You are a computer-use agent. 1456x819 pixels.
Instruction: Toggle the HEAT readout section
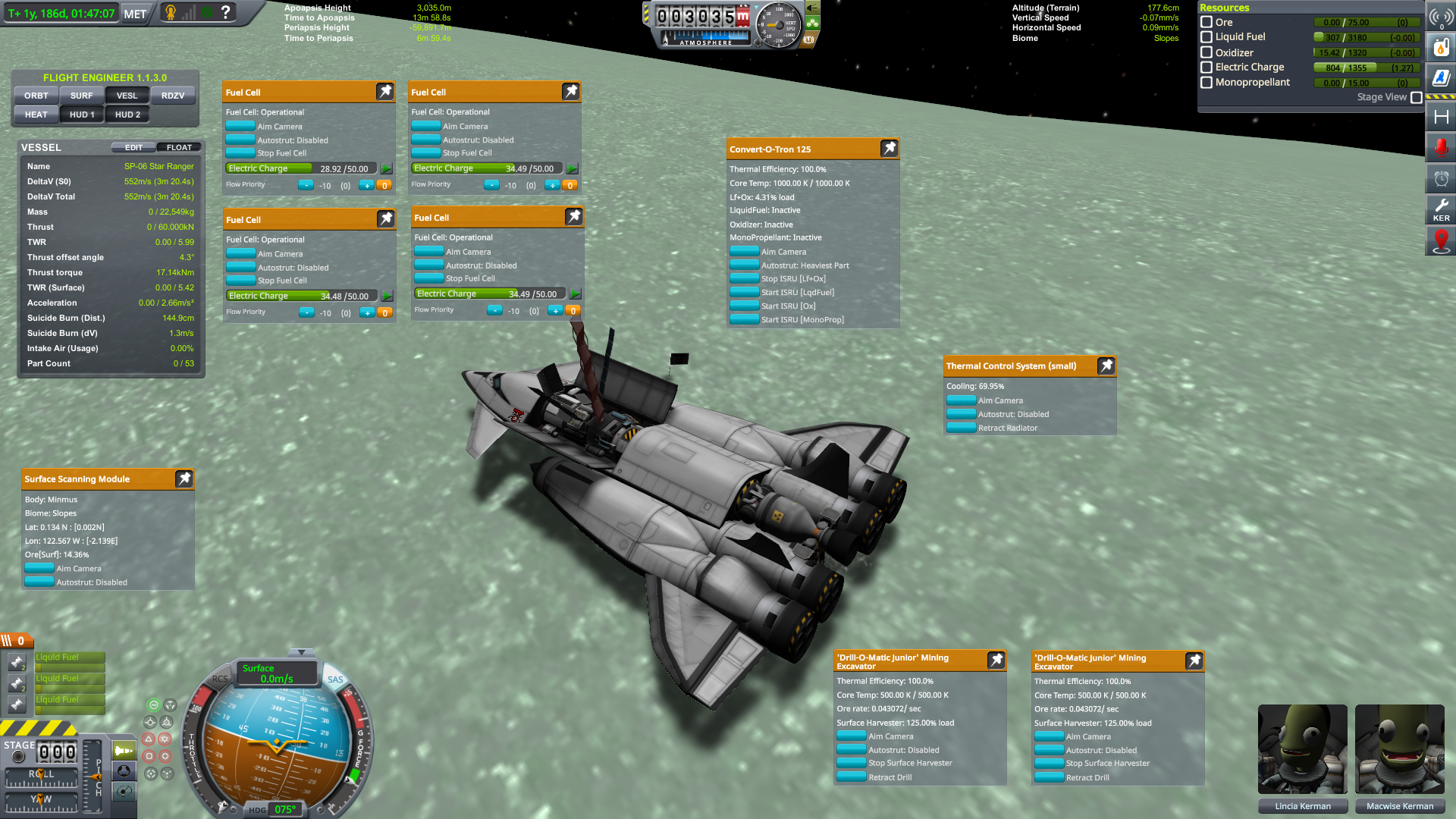[x=36, y=115]
